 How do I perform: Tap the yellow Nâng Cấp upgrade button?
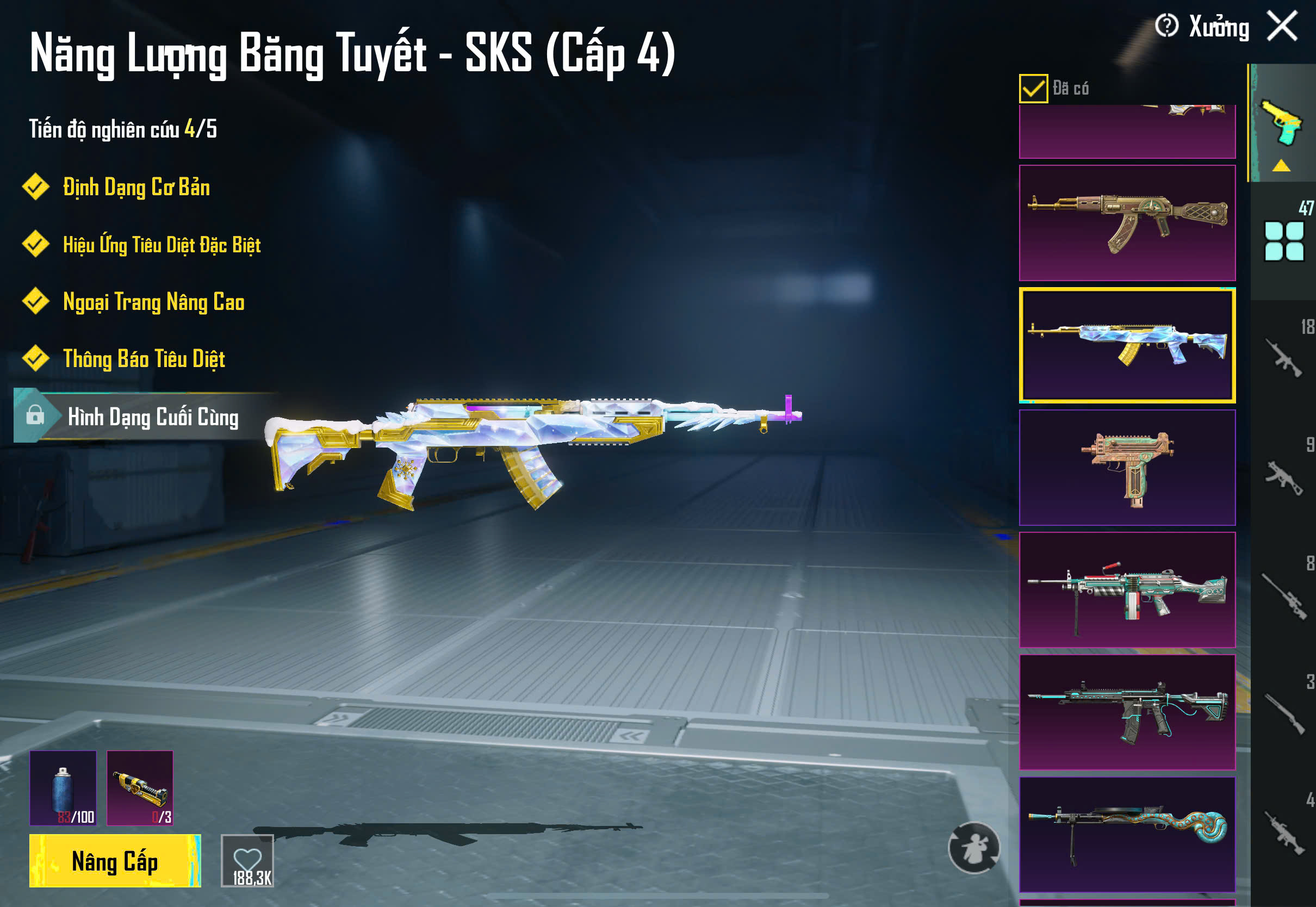pos(115,861)
